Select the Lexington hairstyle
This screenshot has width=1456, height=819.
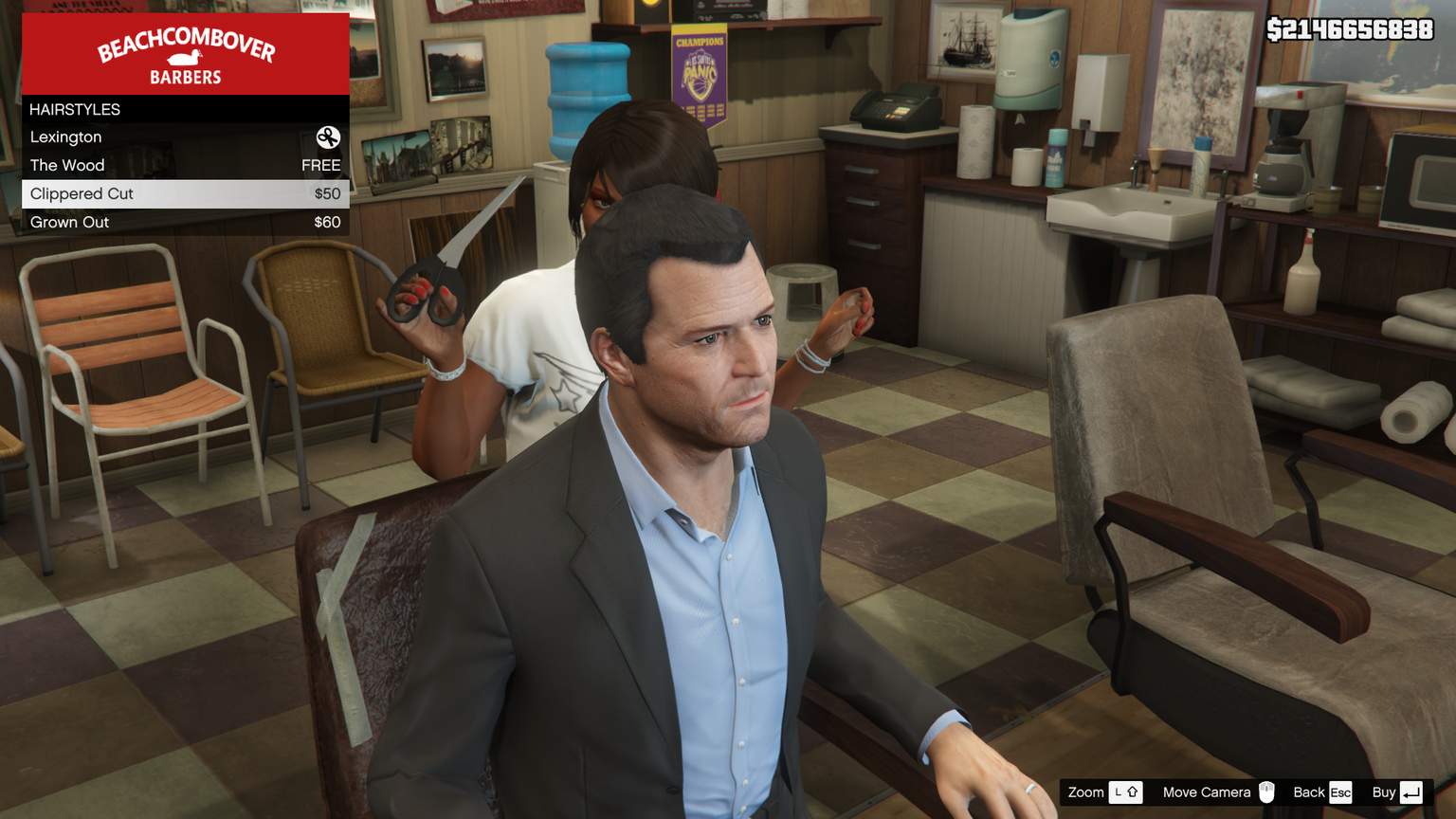(185, 137)
